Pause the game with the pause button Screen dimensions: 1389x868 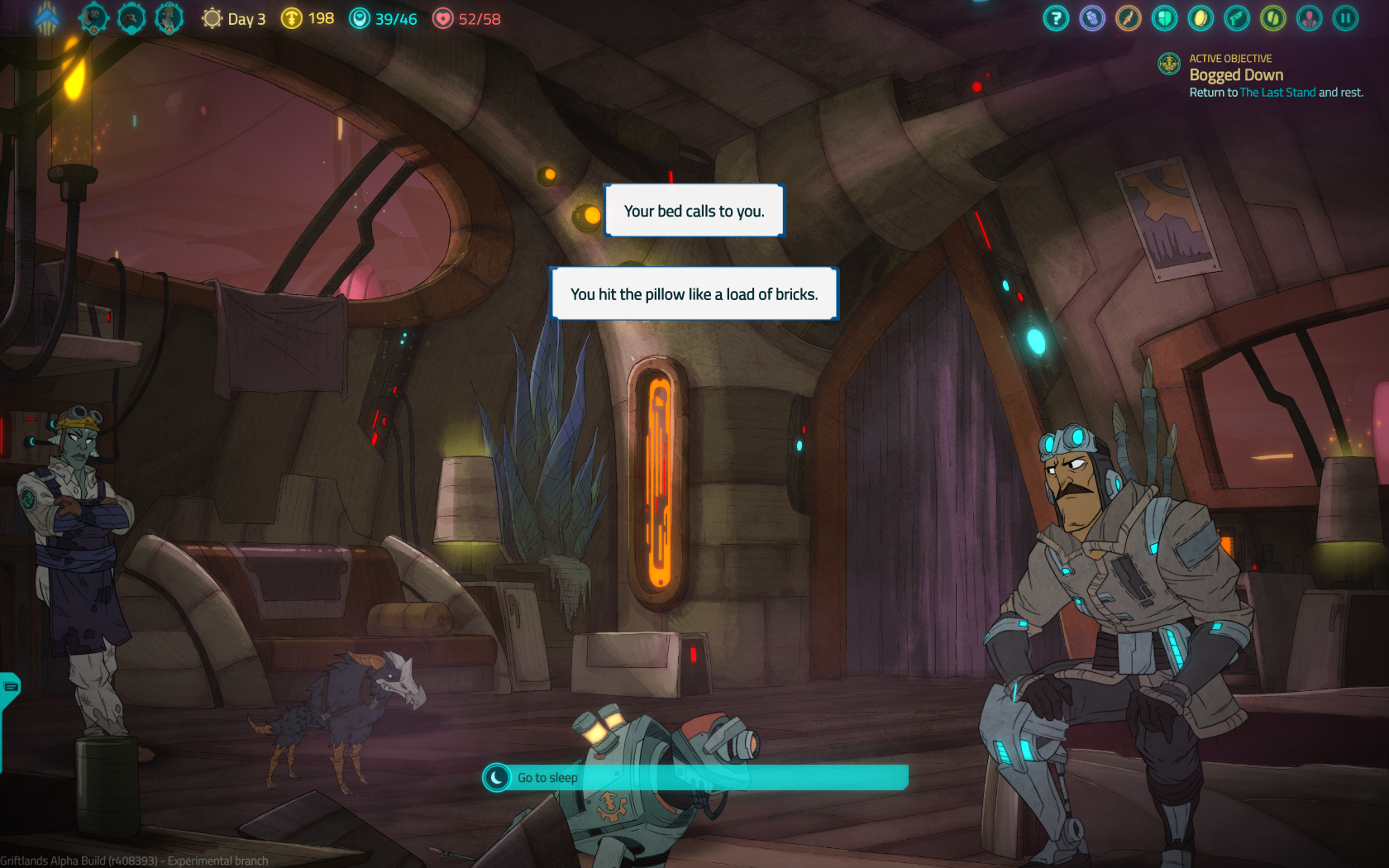(x=1345, y=18)
